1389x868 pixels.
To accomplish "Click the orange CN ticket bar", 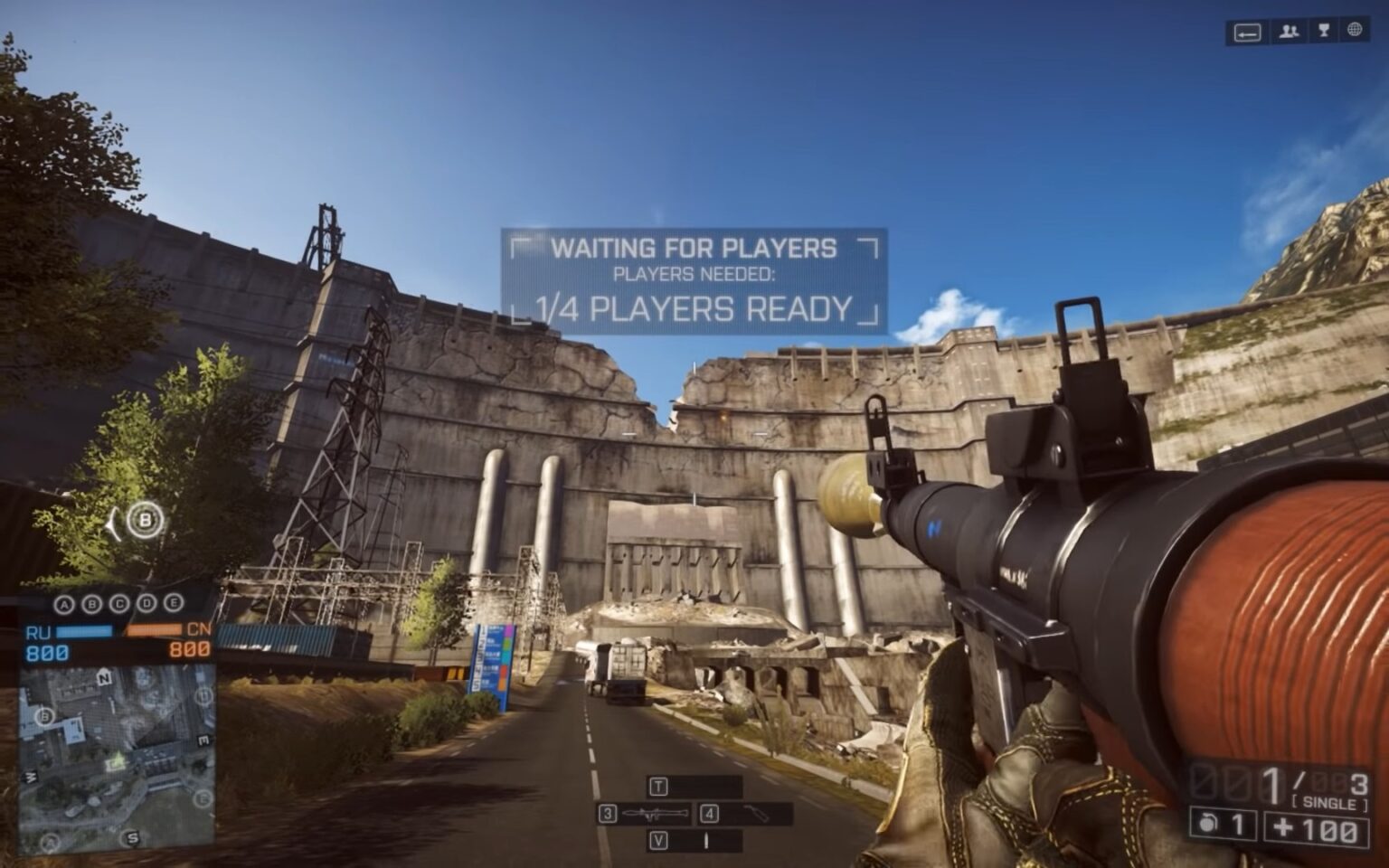I will 153,629.
